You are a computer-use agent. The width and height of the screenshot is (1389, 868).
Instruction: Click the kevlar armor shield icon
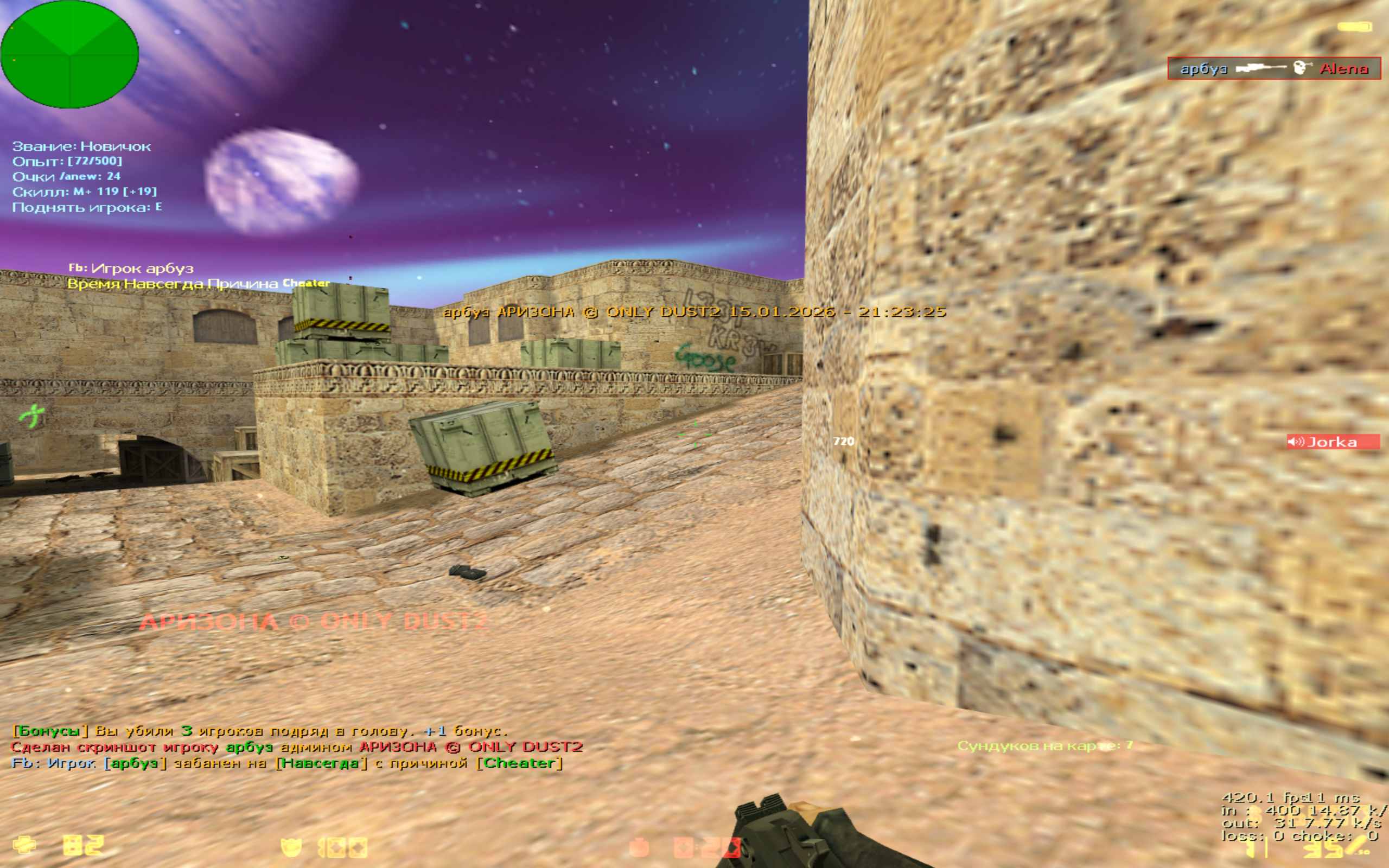[x=291, y=847]
